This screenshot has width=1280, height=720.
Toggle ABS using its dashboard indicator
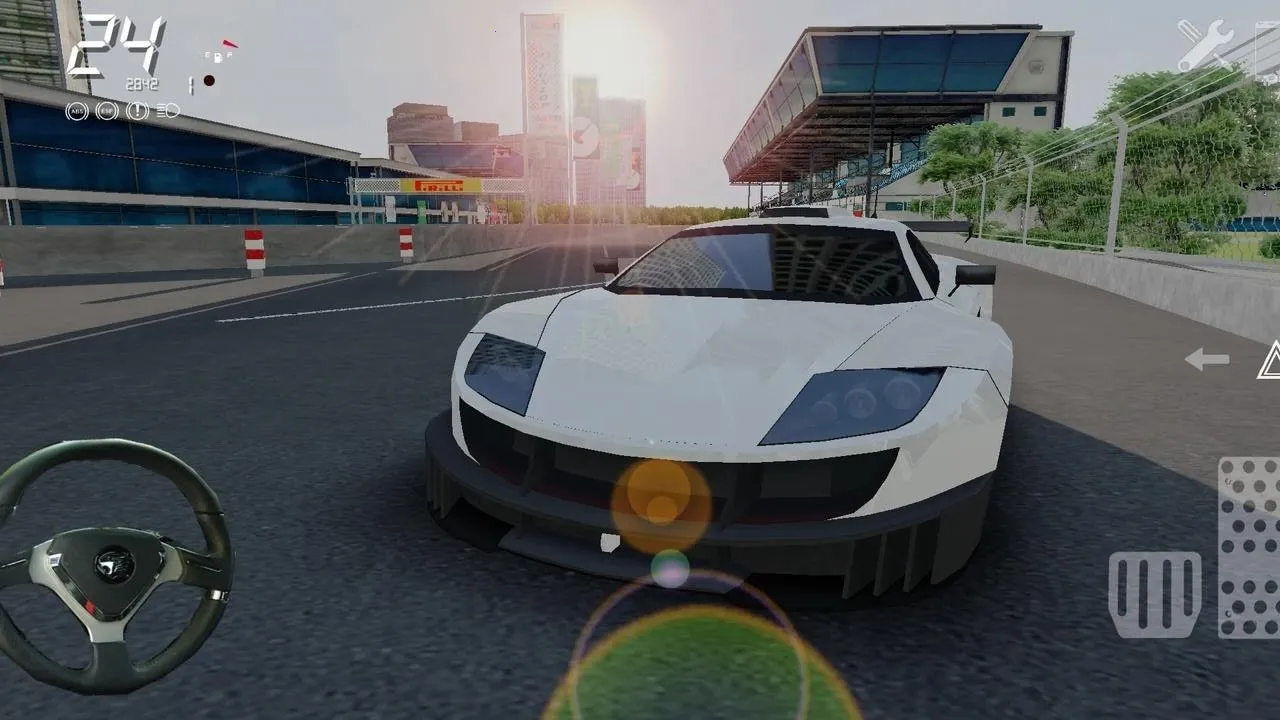[78, 111]
